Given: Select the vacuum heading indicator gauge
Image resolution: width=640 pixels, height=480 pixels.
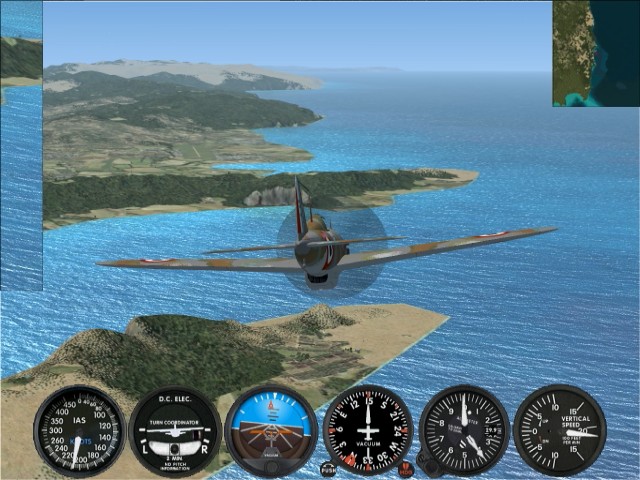Looking at the screenshot, I should pyautogui.click(x=367, y=429).
